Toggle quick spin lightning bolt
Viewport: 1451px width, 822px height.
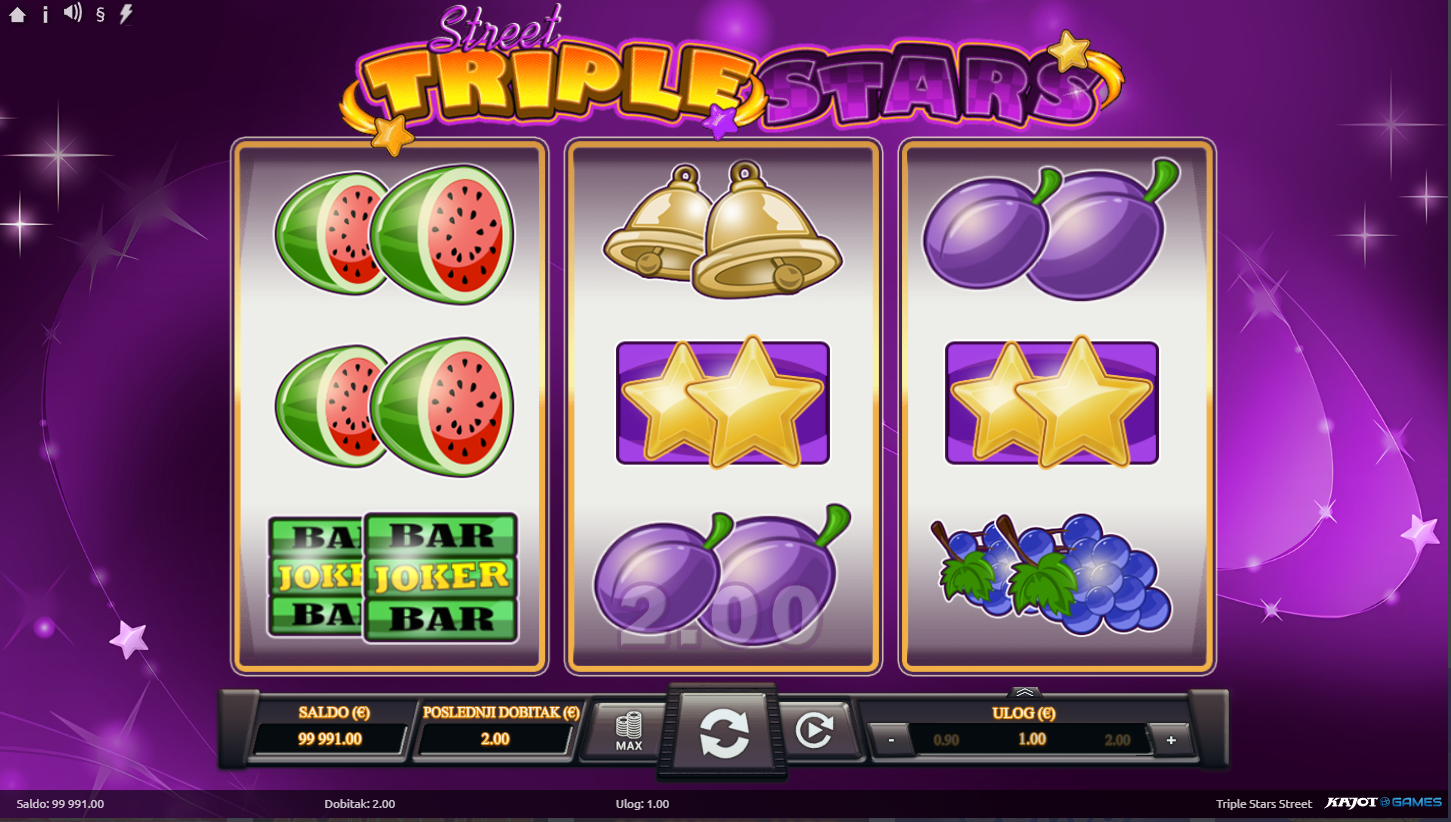click(126, 14)
